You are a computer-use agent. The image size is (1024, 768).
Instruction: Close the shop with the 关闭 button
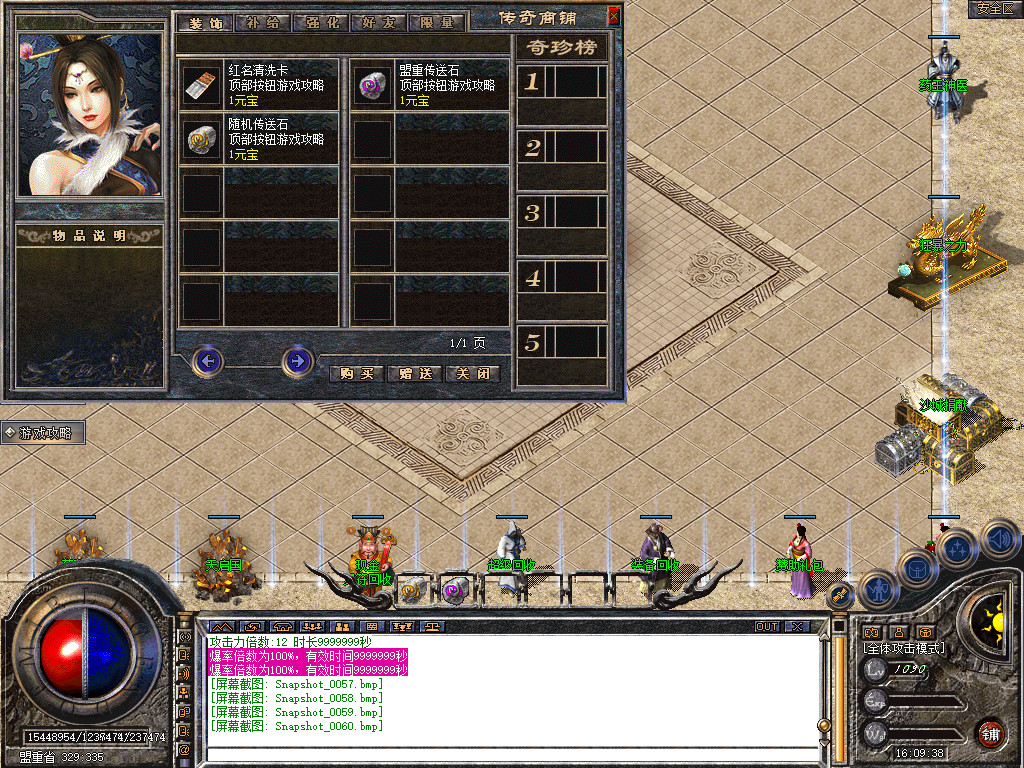tap(472, 373)
